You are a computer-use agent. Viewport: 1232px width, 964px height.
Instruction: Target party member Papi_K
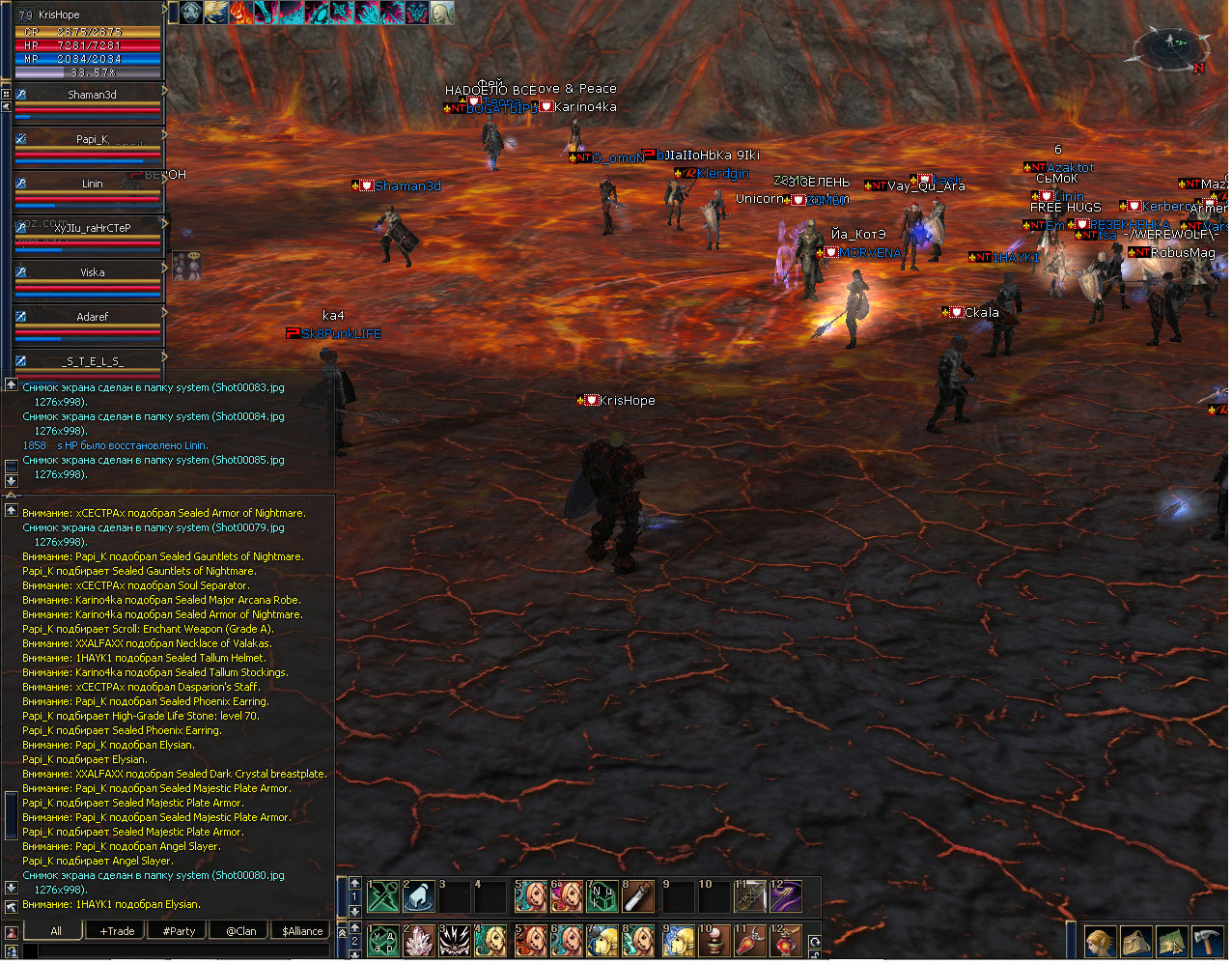tap(92, 139)
